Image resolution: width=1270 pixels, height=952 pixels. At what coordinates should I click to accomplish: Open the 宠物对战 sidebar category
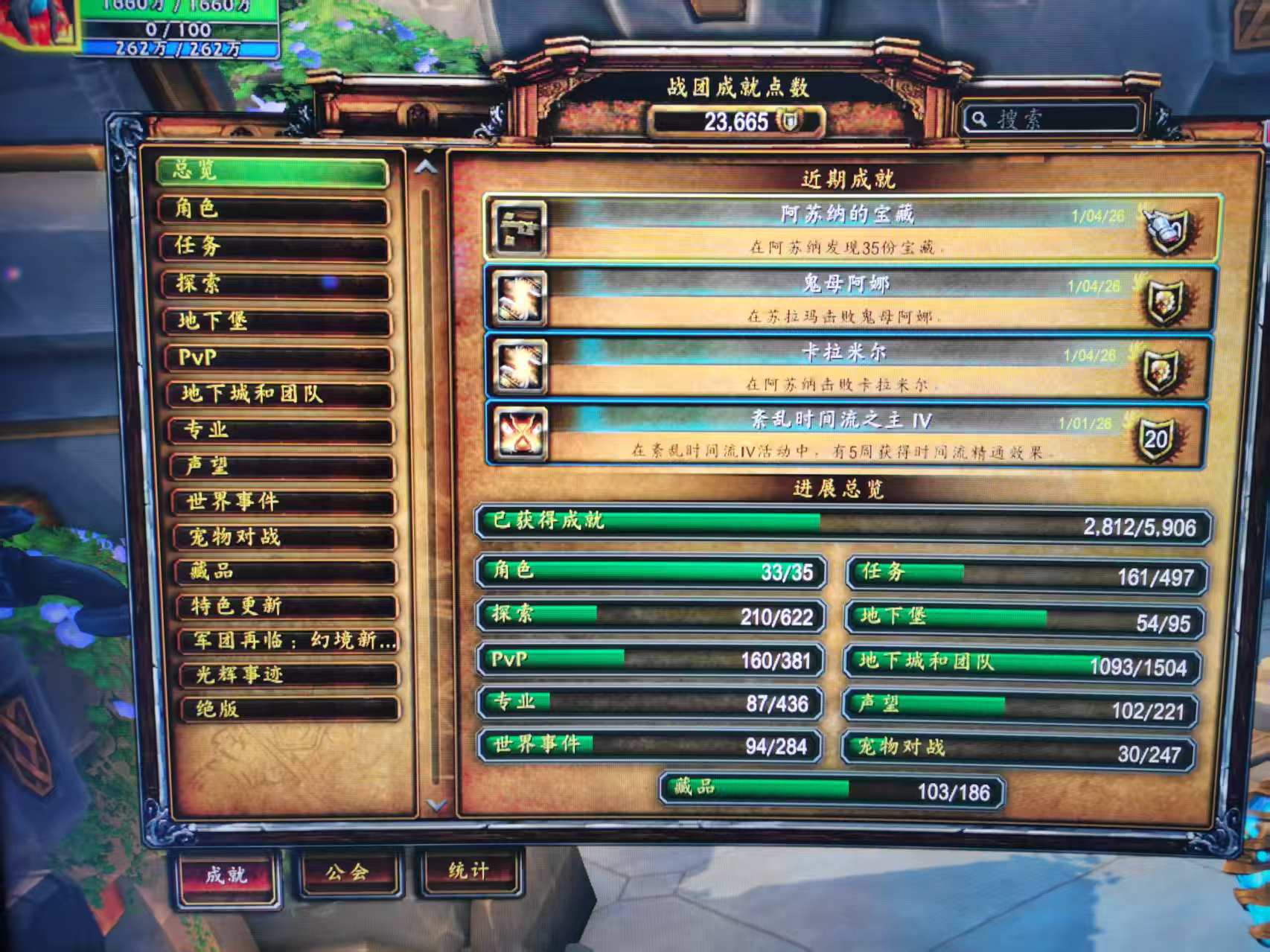[284, 537]
